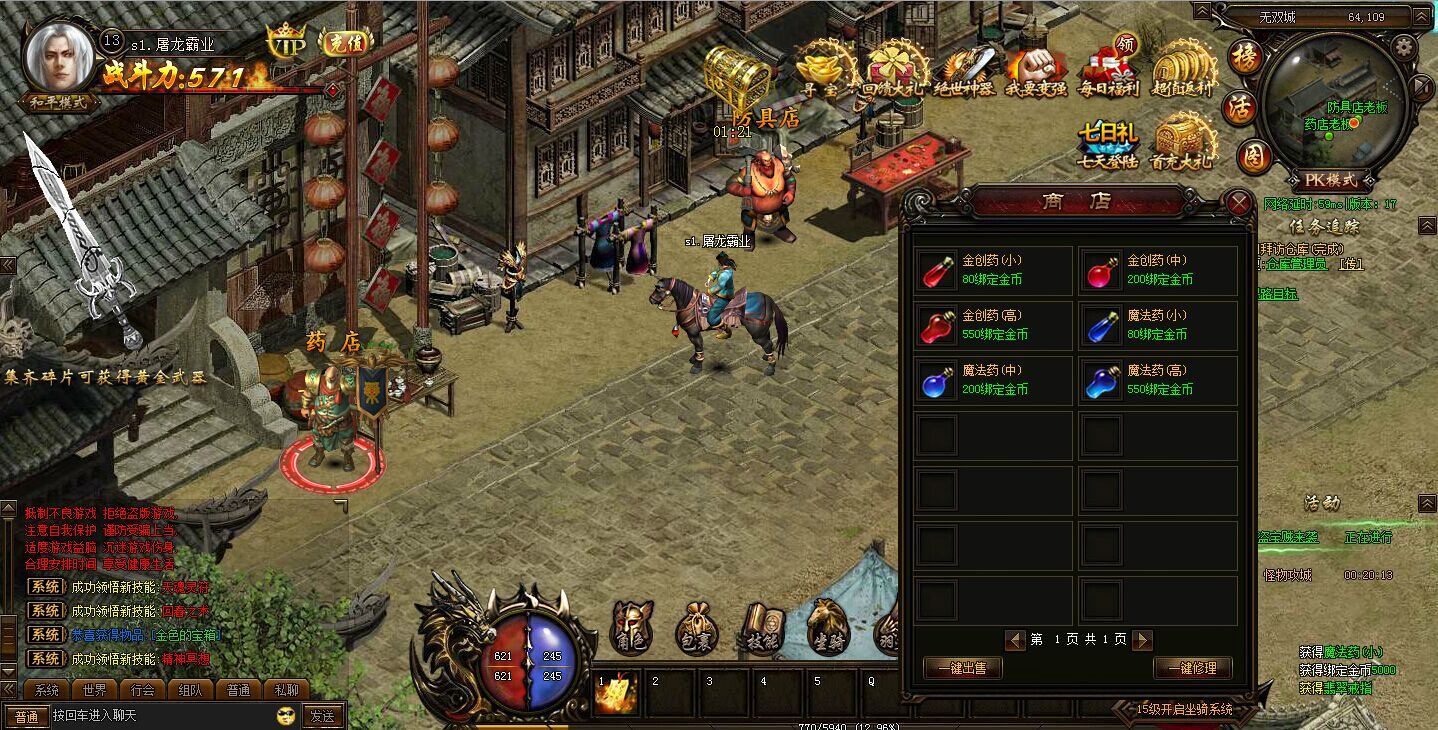Select the 魔法药(小) blue potion
This screenshot has width=1438, height=730.
pyautogui.click(x=1158, y=325)
